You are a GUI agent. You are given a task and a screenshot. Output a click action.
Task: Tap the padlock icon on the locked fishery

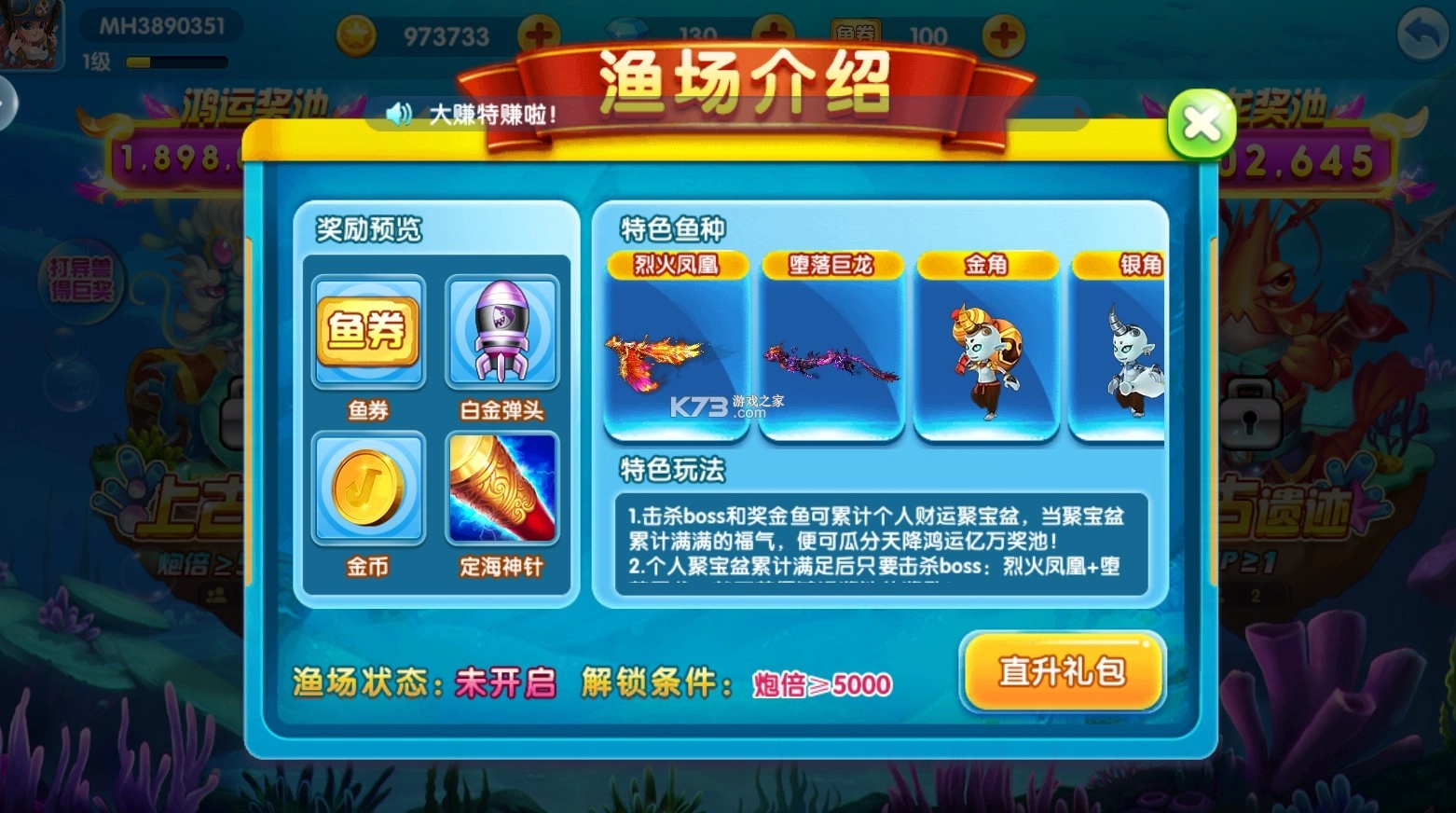point(1249,414)
